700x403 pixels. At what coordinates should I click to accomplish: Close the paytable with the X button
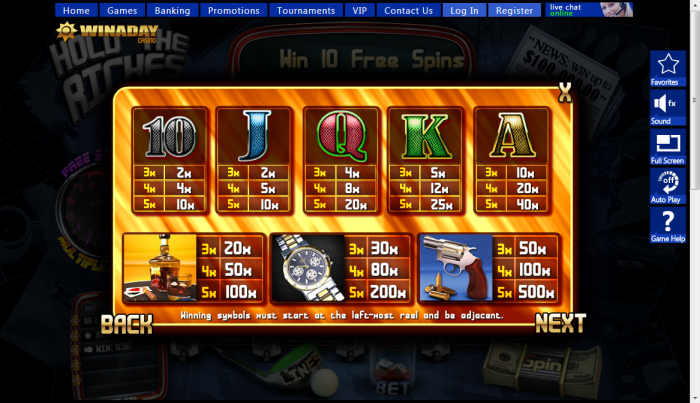pyautogui.click(x=565, y=94)
